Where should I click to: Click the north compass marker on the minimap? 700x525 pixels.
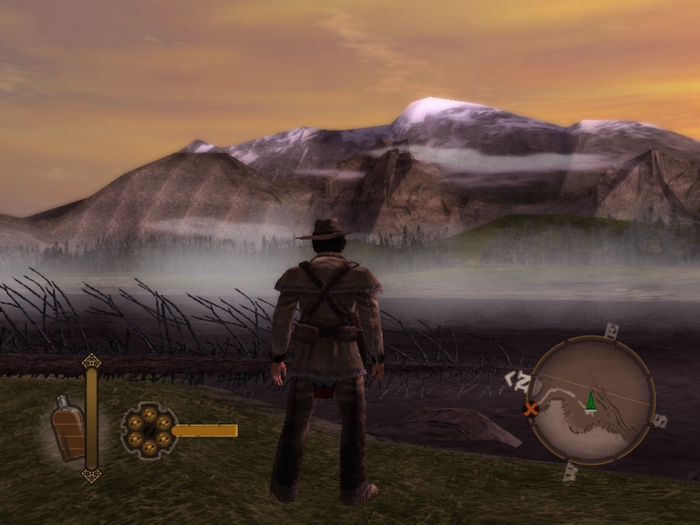click(x=518, y=380)
